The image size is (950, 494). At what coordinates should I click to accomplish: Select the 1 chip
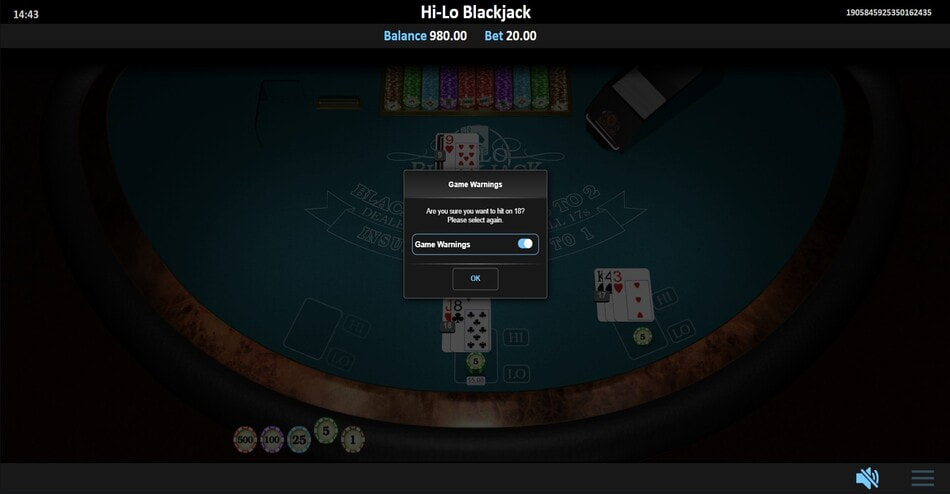pyautogui.click(x=351, y=438)
